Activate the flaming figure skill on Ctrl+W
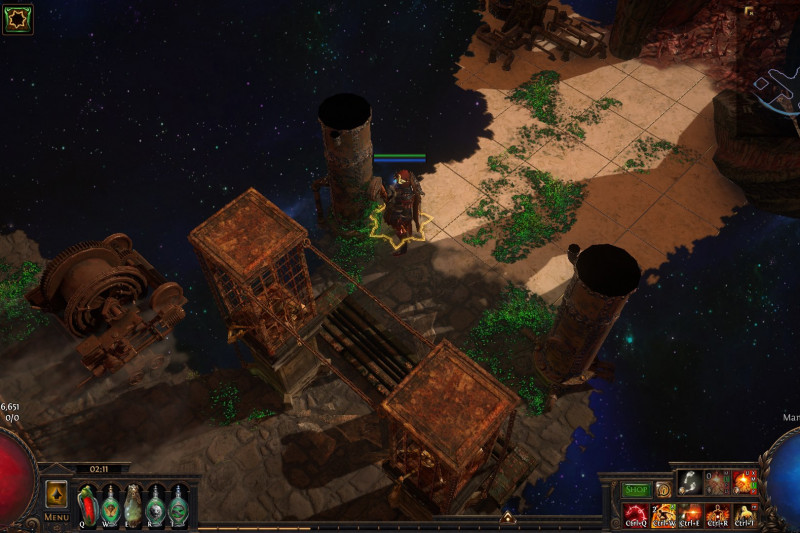 tap(663, 515)
